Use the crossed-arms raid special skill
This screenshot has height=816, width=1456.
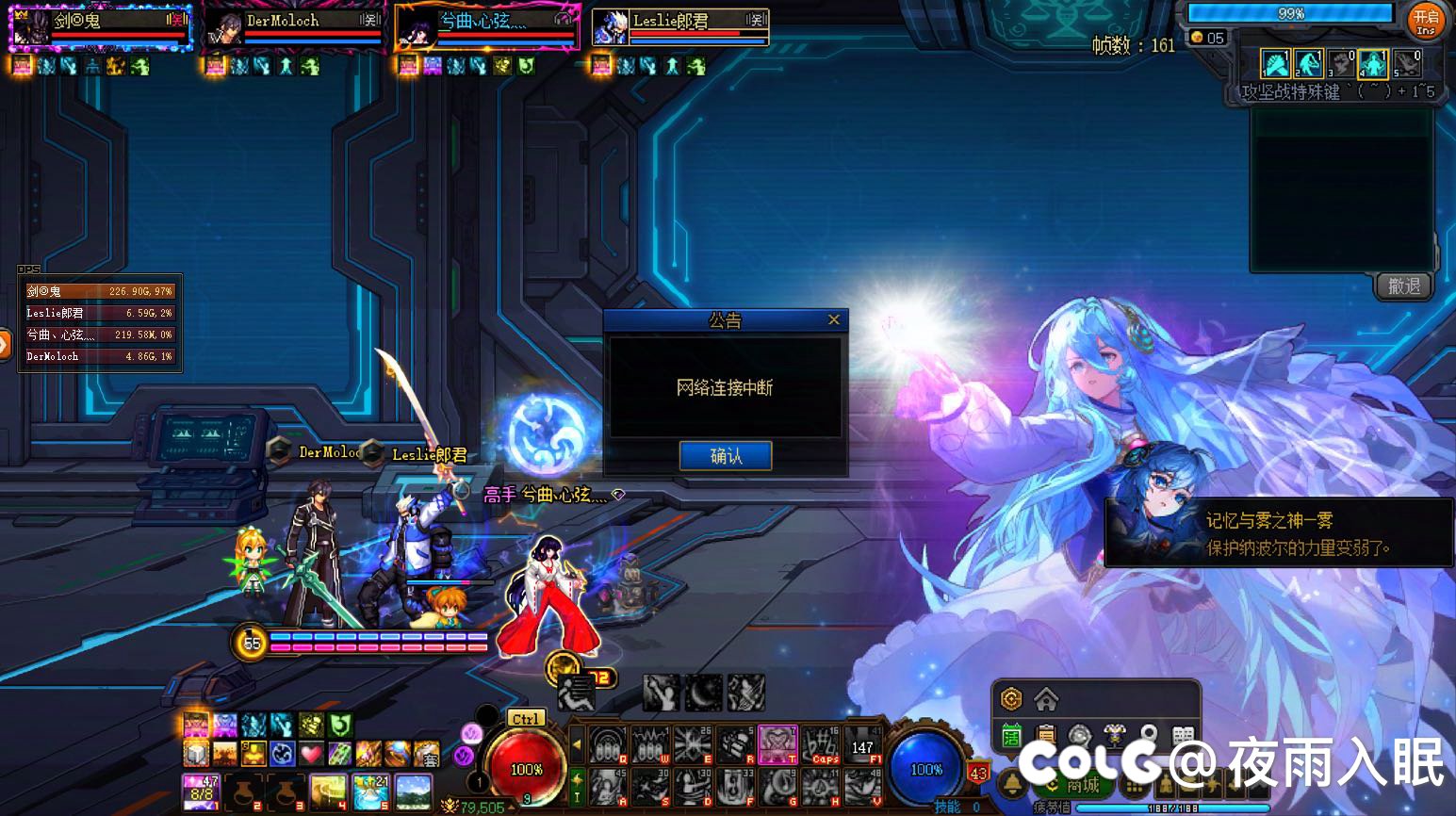click(x=1275, y=64)
